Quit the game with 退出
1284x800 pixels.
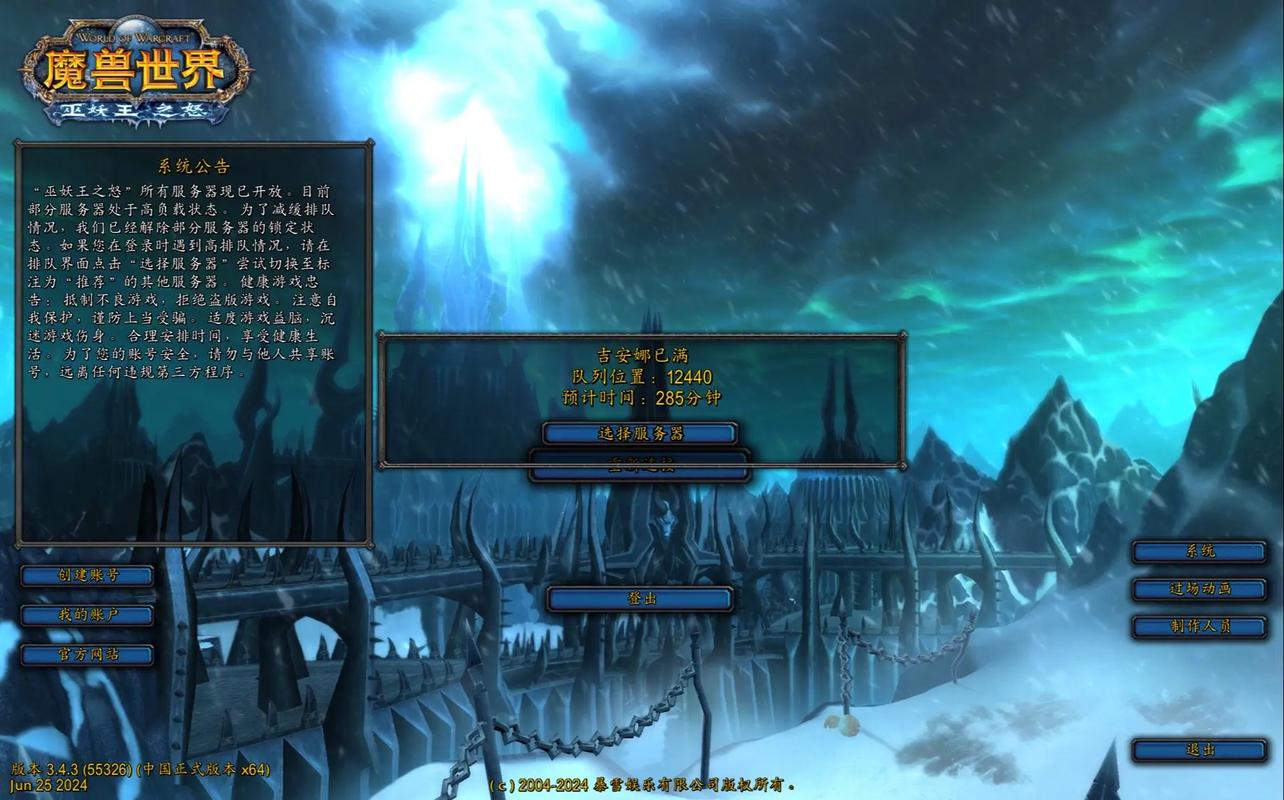click(x=1199, y=749)
